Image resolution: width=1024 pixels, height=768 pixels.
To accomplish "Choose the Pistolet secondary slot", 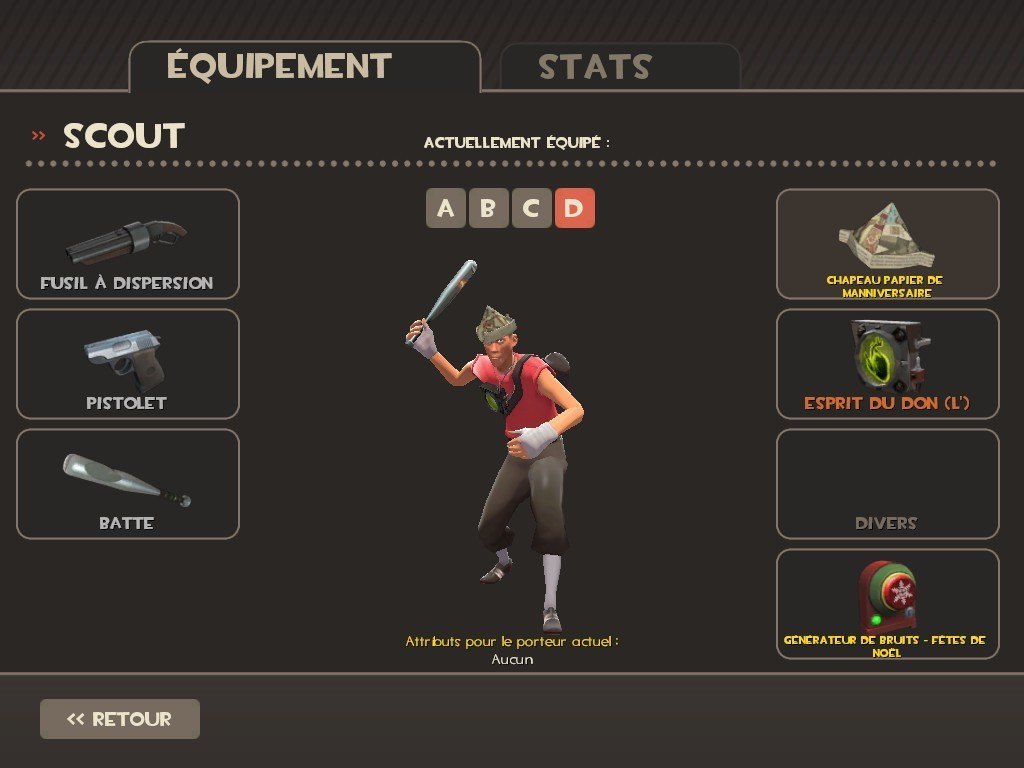I will [128, 364].
